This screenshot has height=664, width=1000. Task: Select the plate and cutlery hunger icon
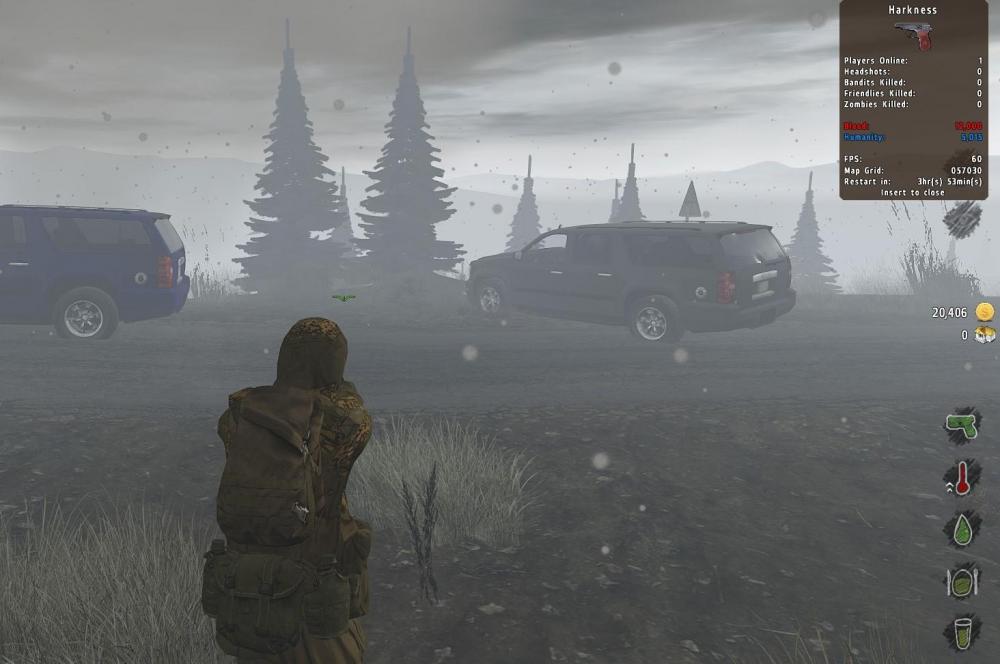pos(962,582)
